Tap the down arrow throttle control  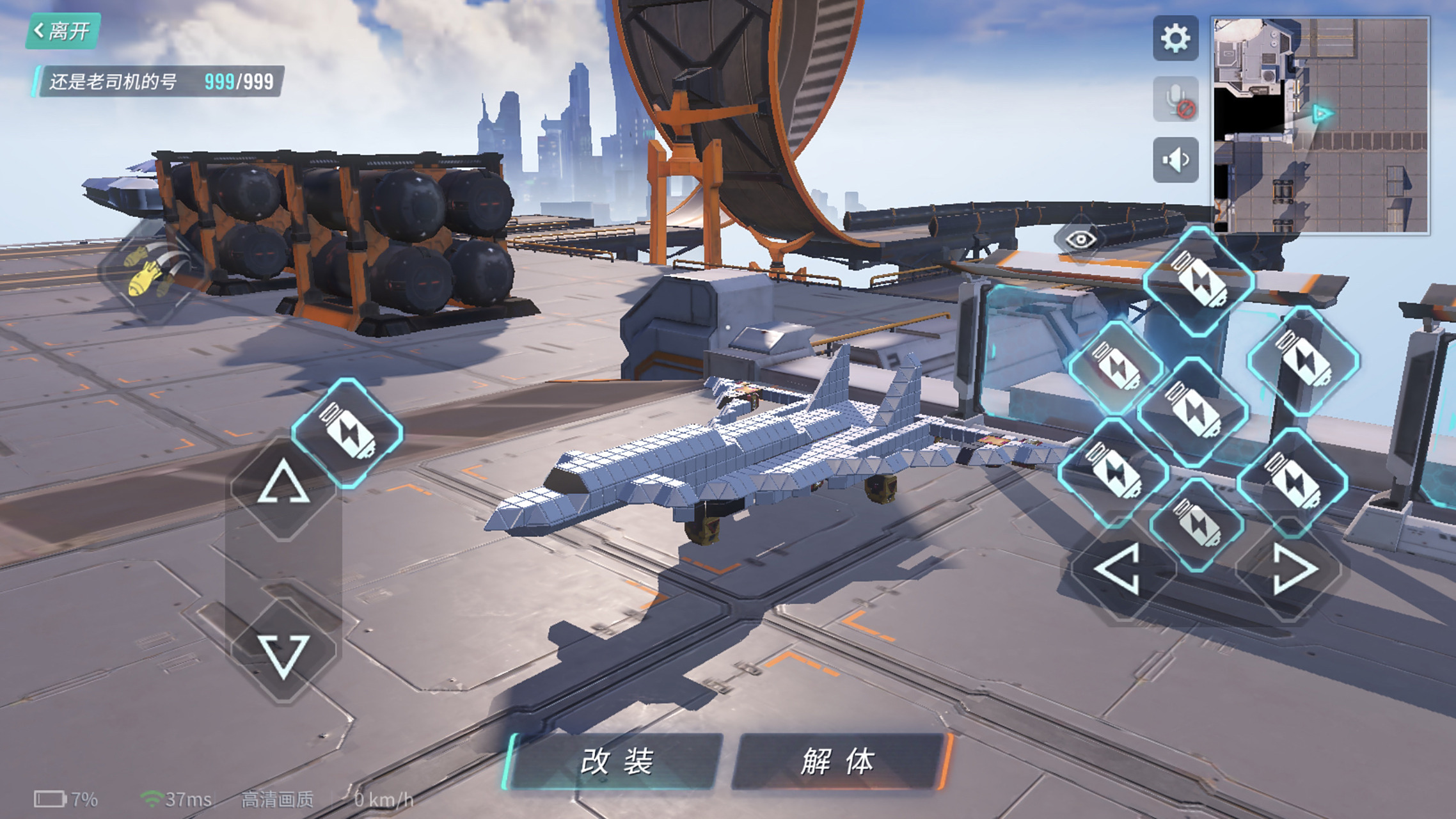(283, 654)
